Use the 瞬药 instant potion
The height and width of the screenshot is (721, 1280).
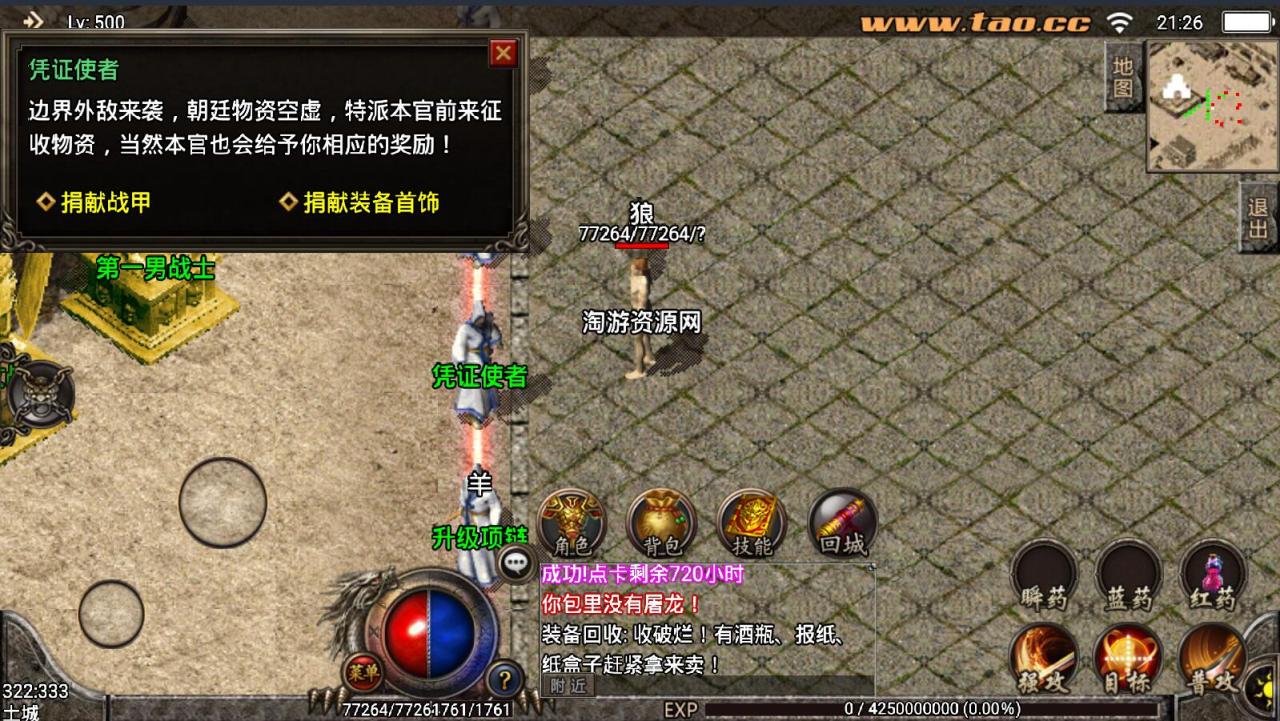(x=1043, y=577)
